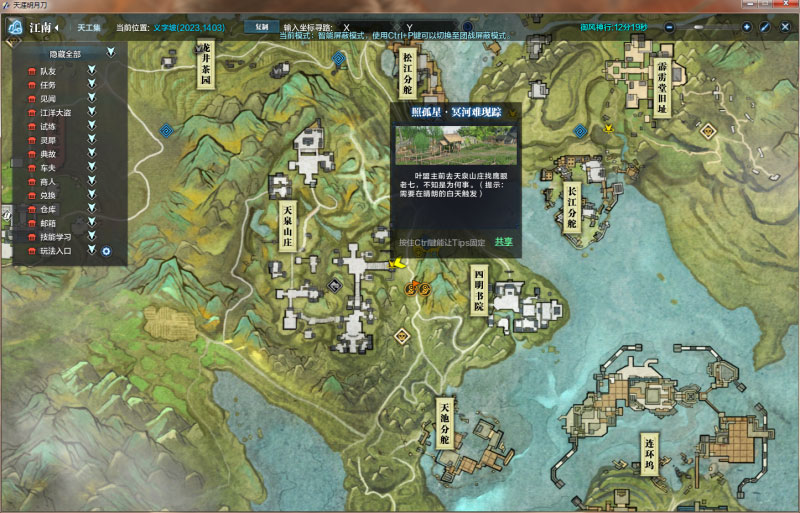Click the 复制 copy-coordinates button
Image resolution: width=800 pixels, height=513 pixels.
pos(261,27)
